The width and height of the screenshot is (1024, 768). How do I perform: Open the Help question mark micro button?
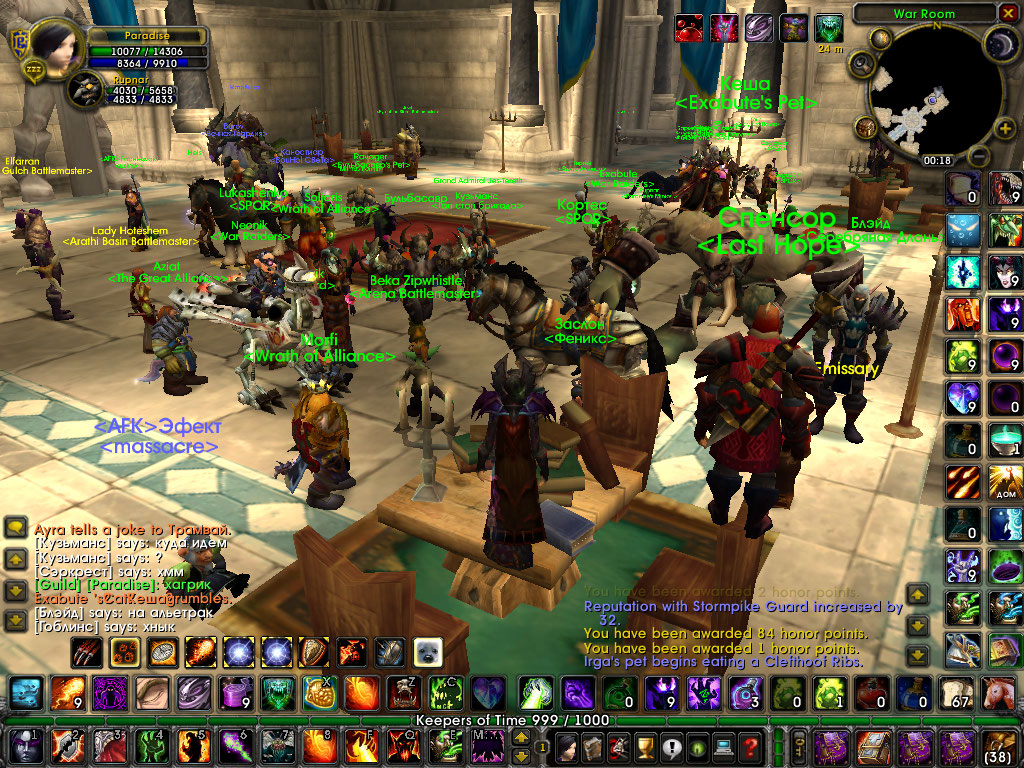tap(750, 746)
